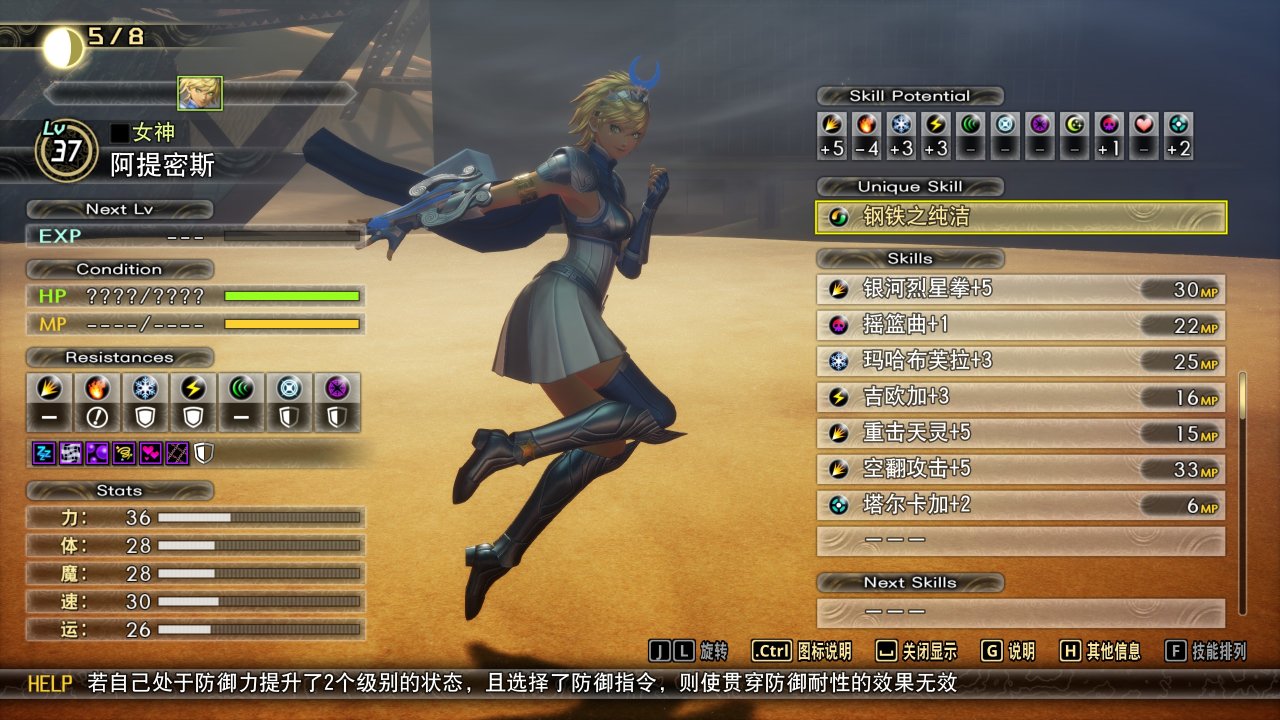Choose the 银河烈星拳+5 skill row
The image size is (1280, 720).
(x=1020, y=289)
